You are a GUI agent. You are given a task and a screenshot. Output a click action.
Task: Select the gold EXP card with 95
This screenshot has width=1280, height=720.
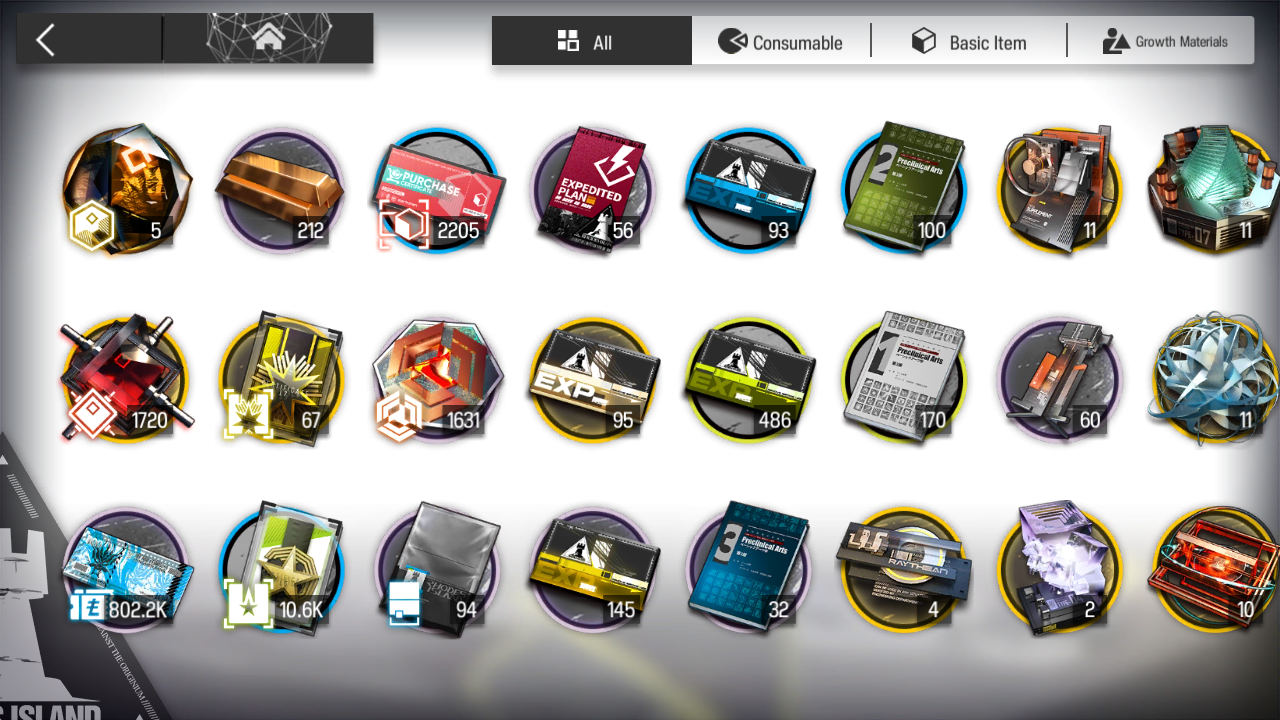click(593, 380)
